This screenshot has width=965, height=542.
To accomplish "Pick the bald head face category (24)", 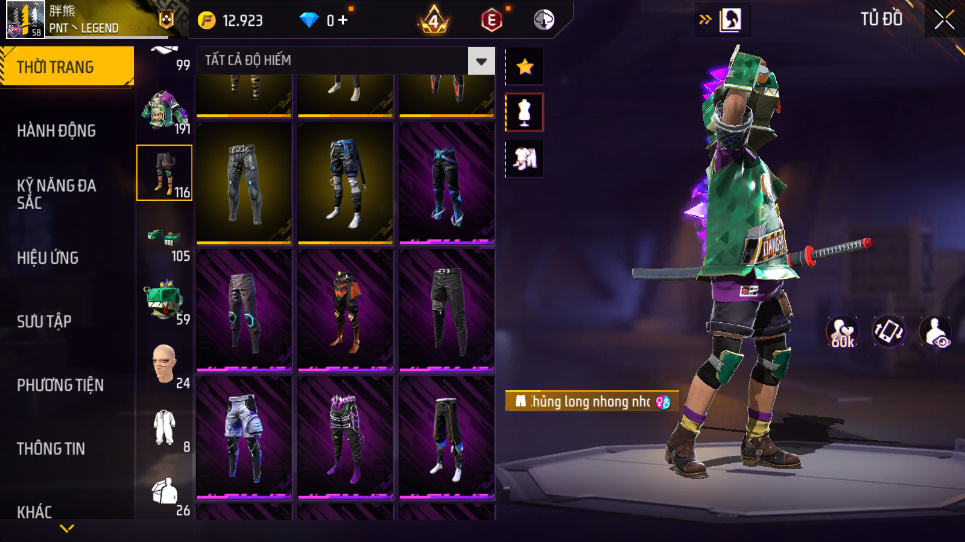I will pyautogui.click(x=164, y=365).
